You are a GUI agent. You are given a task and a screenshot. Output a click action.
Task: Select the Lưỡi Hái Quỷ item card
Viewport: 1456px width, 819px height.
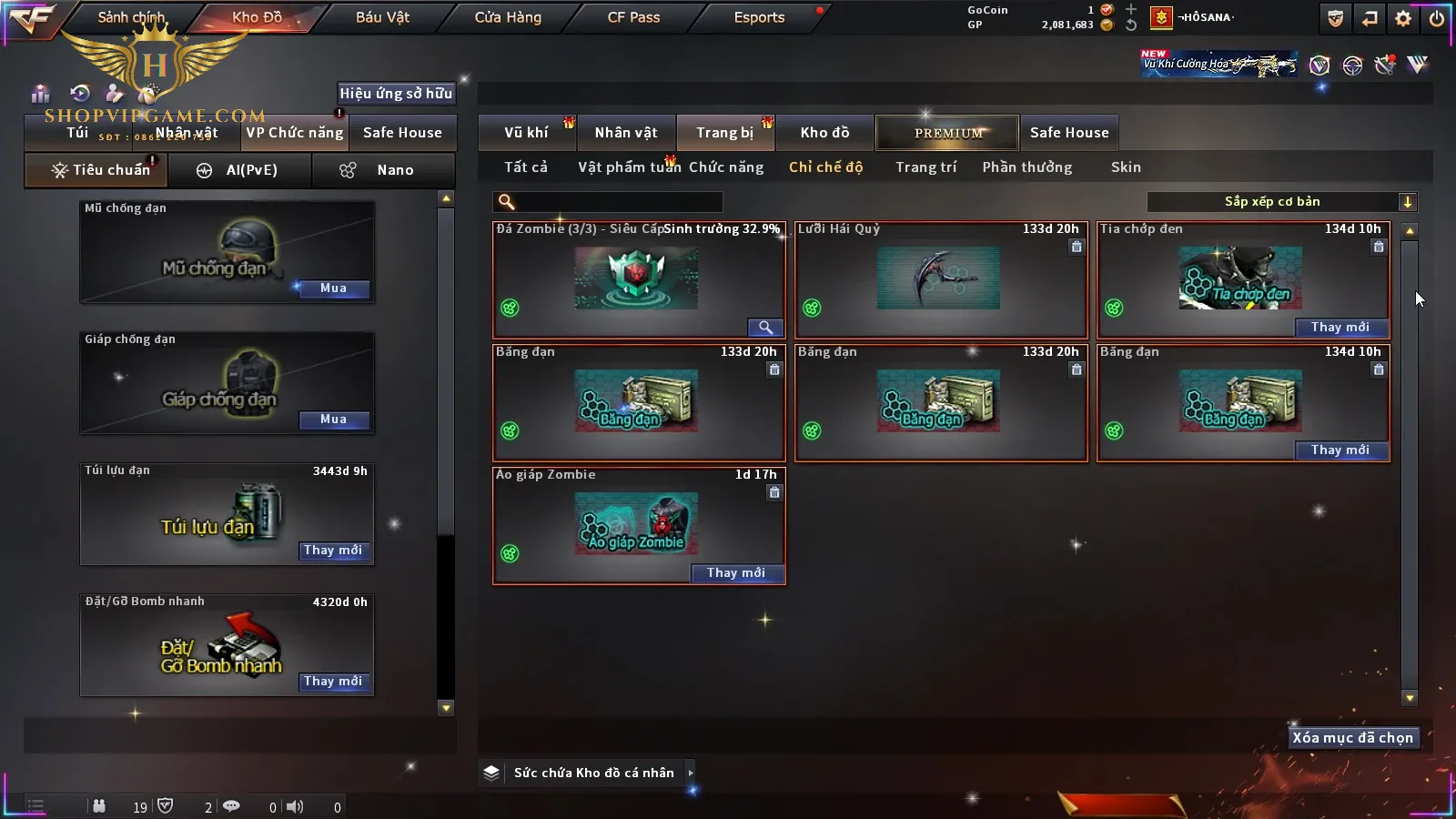pyautogui.click(x=940, y=279)
